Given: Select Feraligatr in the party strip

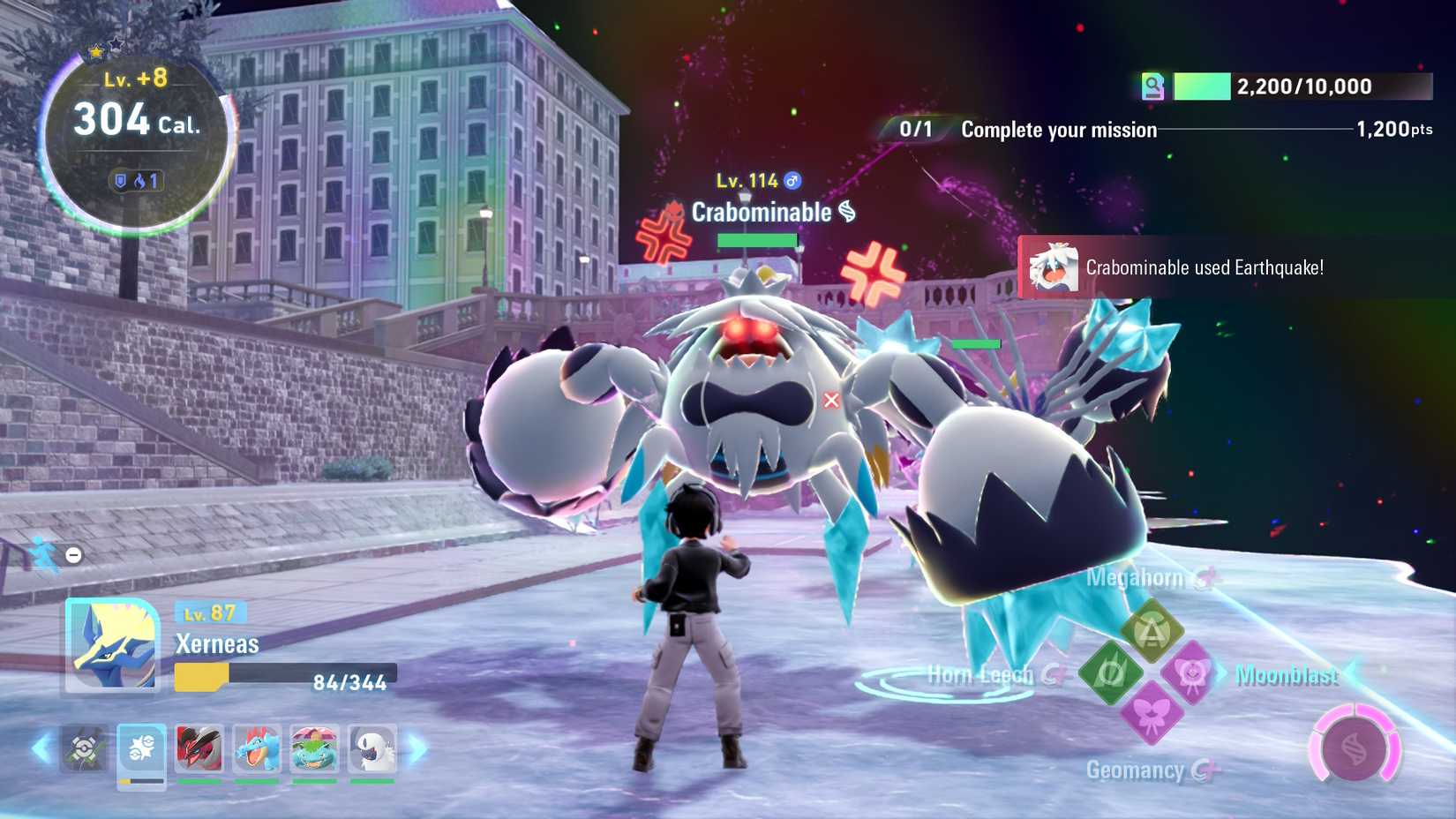Looking at the screenshot, I should tap(259, 749).
